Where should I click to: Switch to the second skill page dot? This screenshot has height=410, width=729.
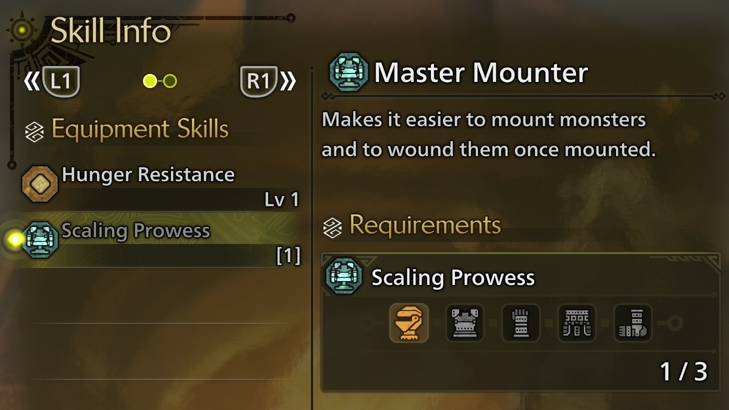point(170,81)
